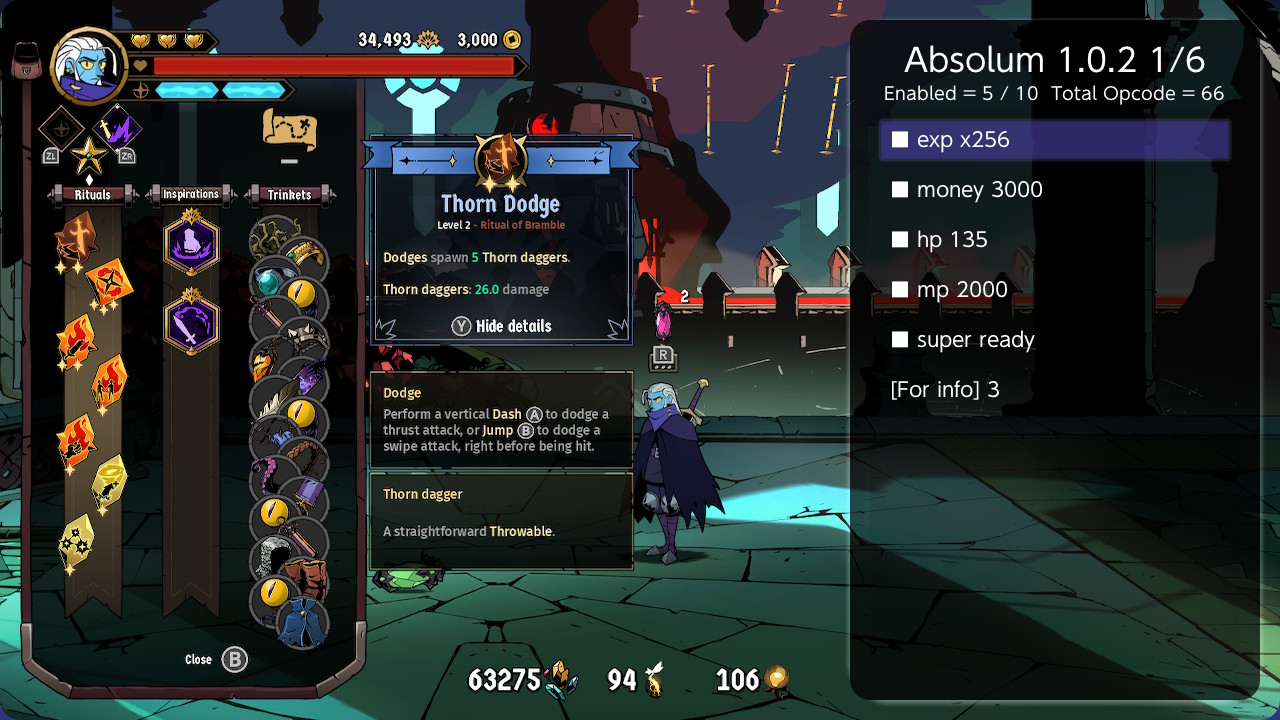Image resolution: width=1280 pixels, height=720 pixels.
Task: Enable the exp x256 cheat
Action: (x=899, y=140)
